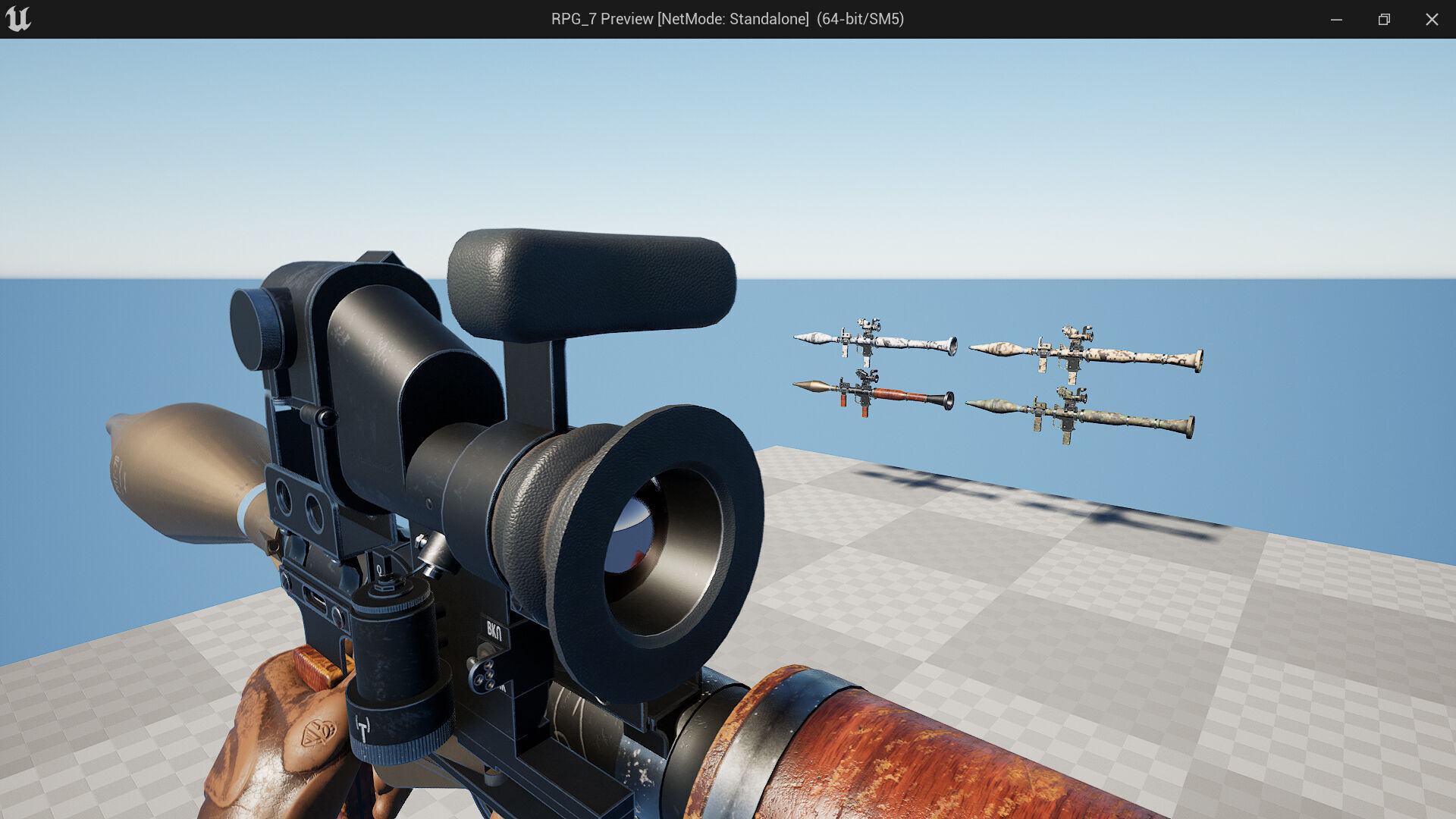This screenshot has height=819, width=1456.
Task: Minimize the RPG_7 Preview window
Action: tap(1336, 19)
